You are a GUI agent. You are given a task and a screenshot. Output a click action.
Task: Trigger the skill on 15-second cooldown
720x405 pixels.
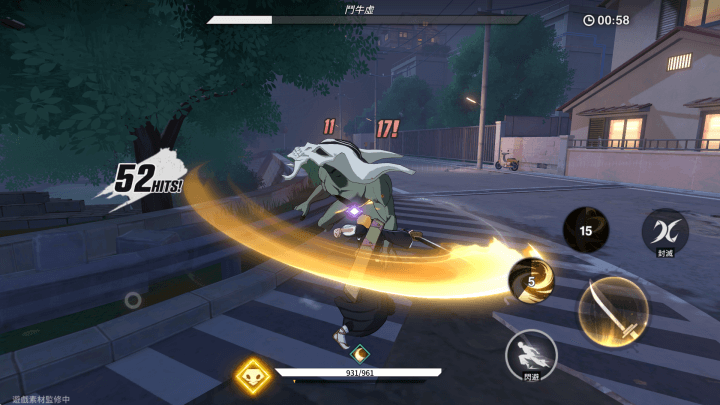[587, 231]
